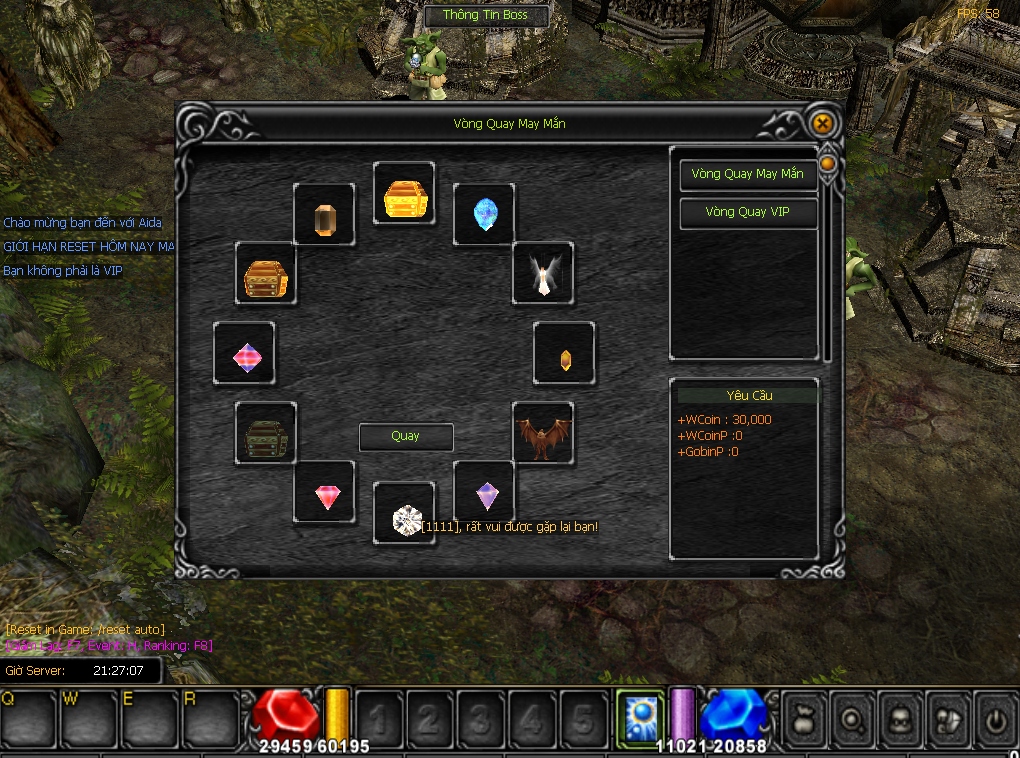1020x758 pixels.
Task: Close the Vòng Quay May Mắn window
Action: point(822,123)
